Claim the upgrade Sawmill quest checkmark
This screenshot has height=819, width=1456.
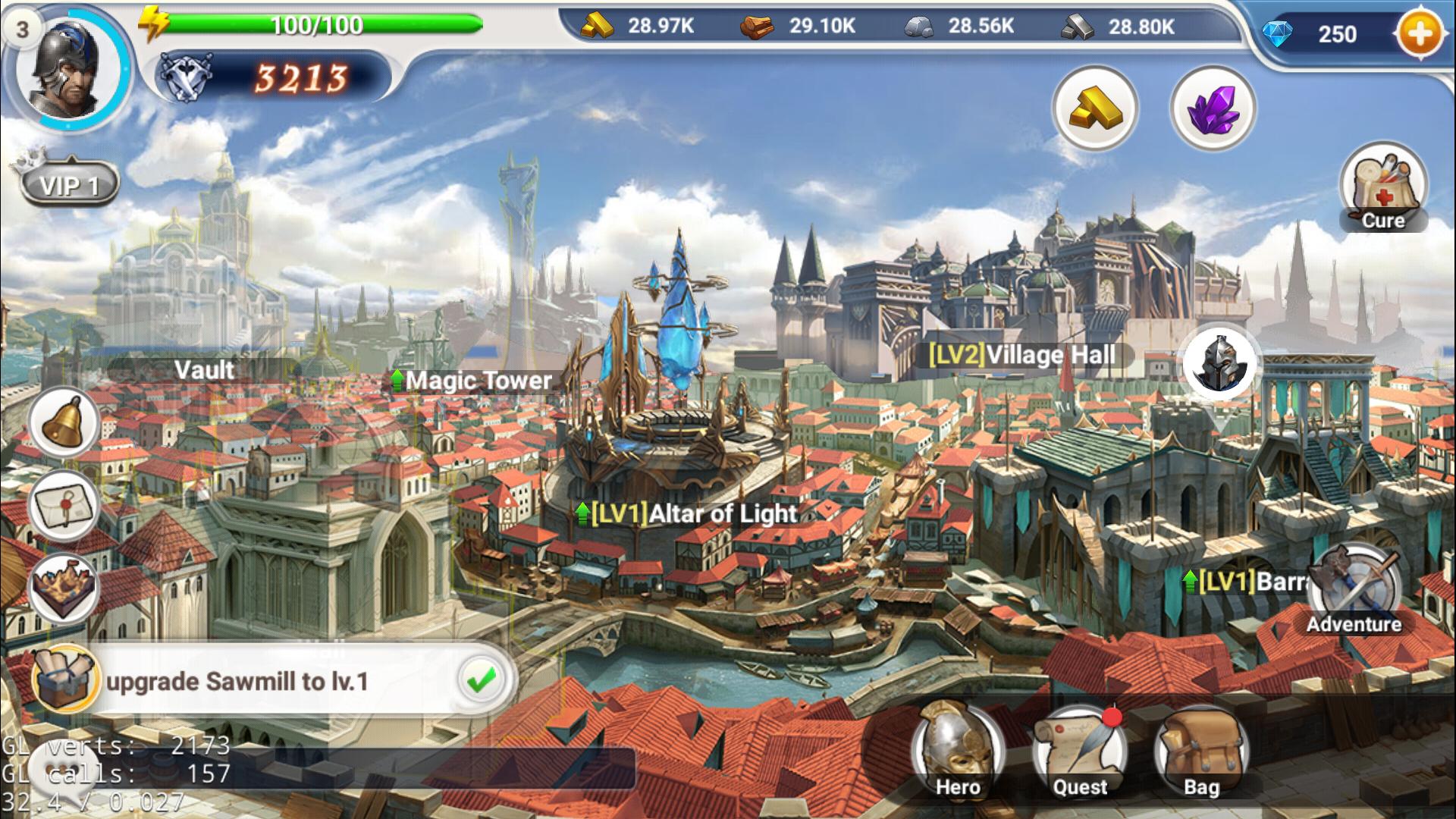pyautogui.click(x=482, y=680)
